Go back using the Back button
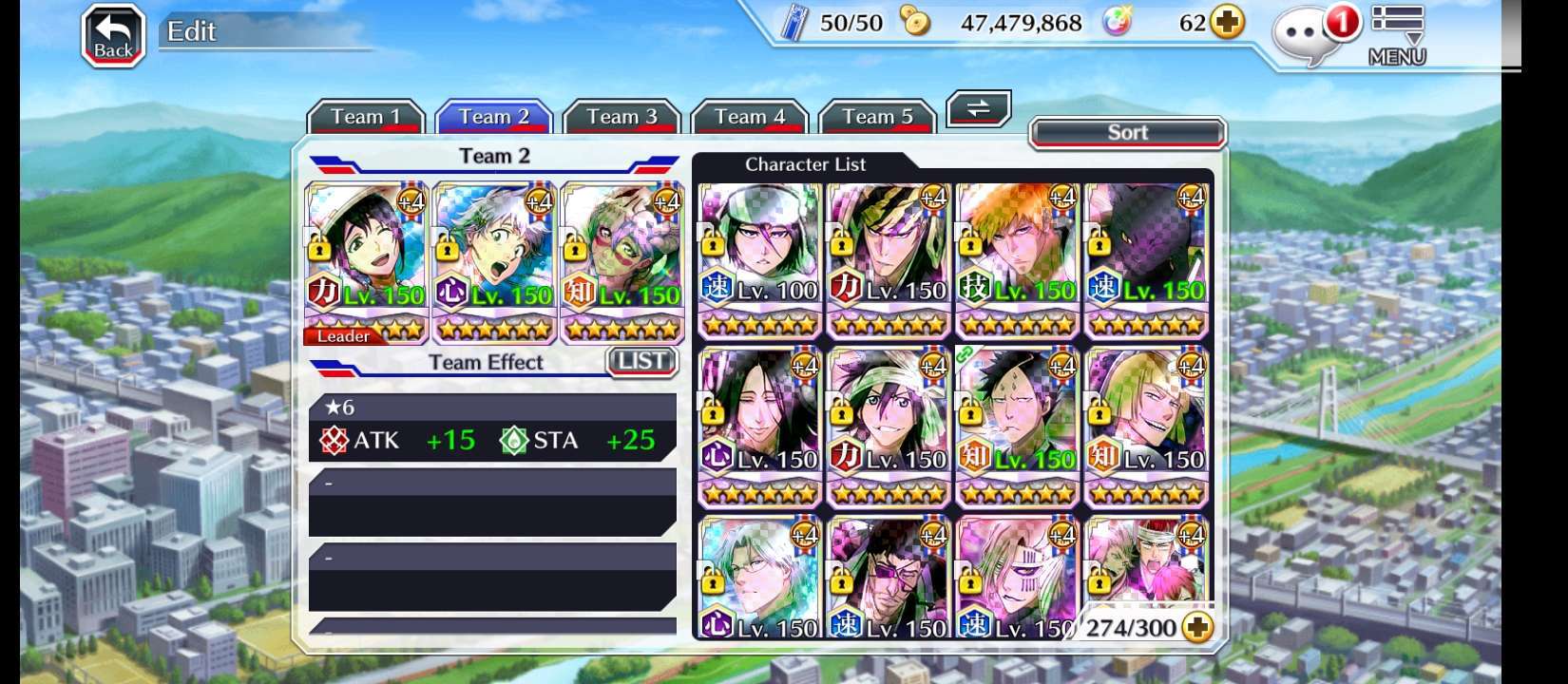 tap(113, 37)
